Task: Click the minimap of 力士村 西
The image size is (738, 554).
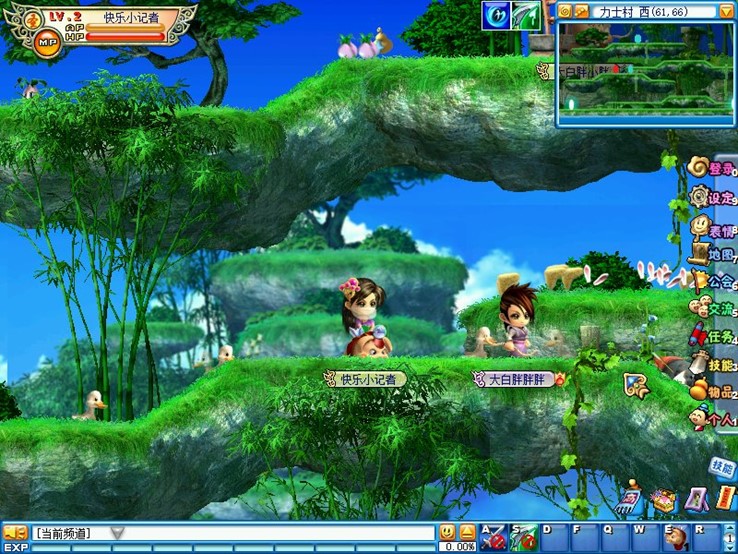Action: click(645, 72)
